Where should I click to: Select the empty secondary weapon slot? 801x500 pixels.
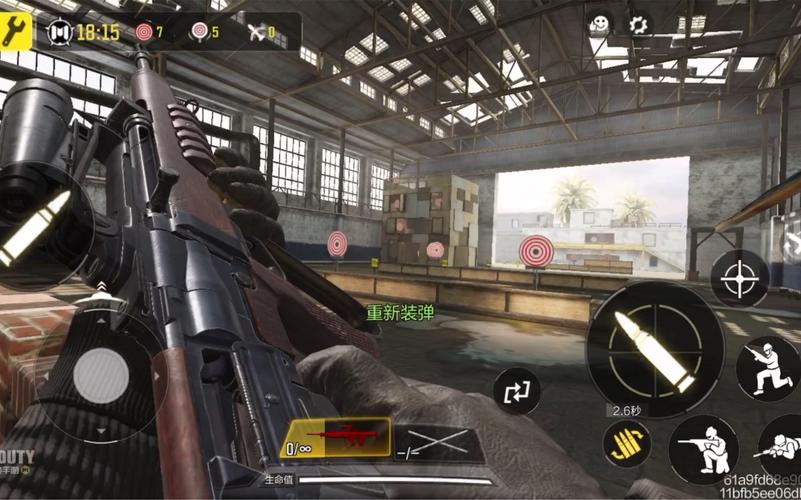[x=439, y=442]
